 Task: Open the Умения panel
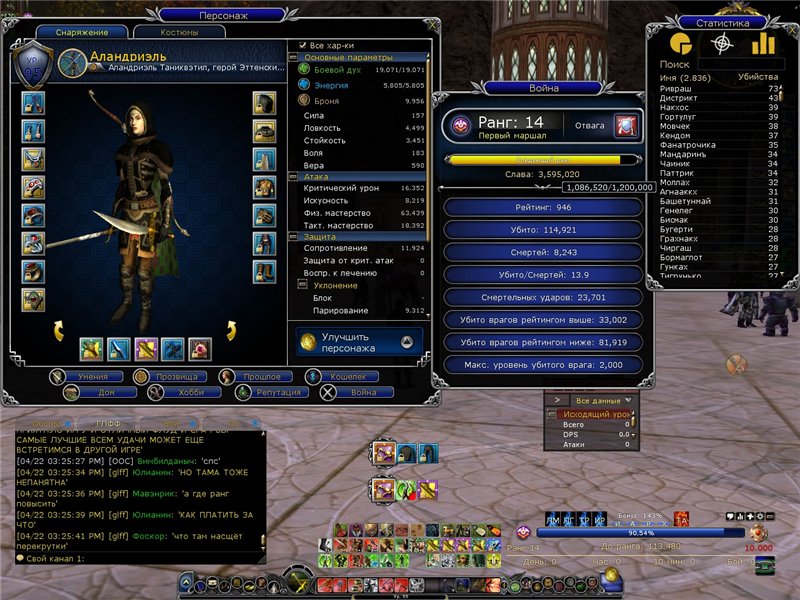(93, 377)
